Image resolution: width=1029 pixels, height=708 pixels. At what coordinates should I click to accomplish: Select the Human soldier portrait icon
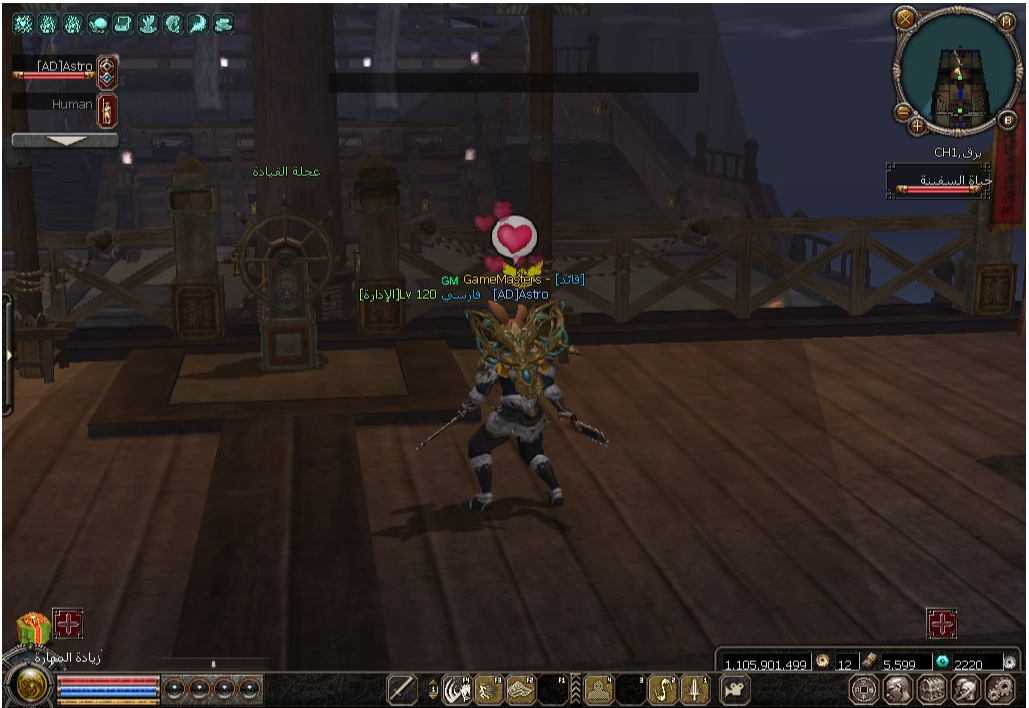[107, 109]
